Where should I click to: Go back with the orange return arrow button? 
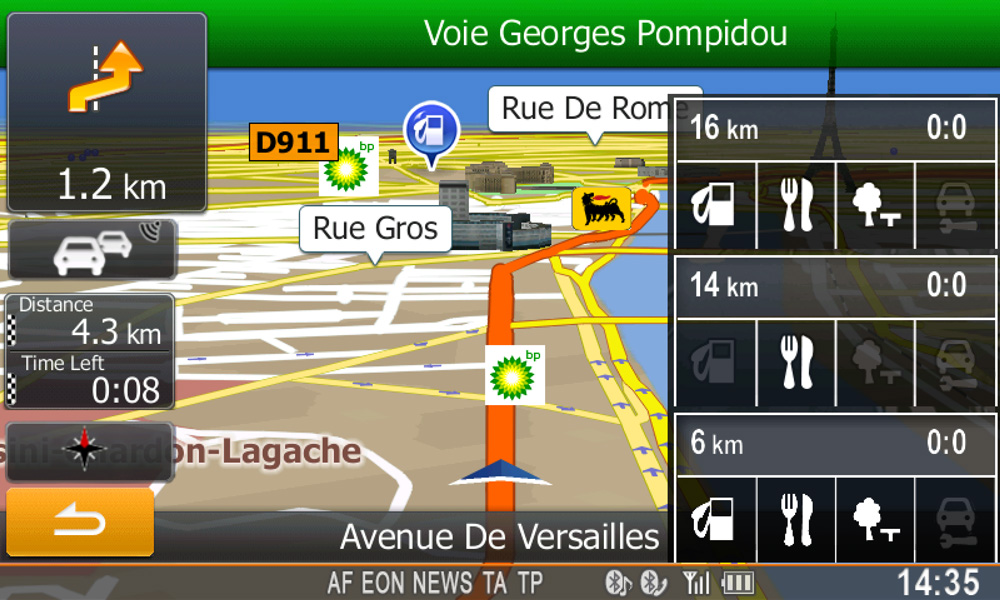click(x=80, y=522)
